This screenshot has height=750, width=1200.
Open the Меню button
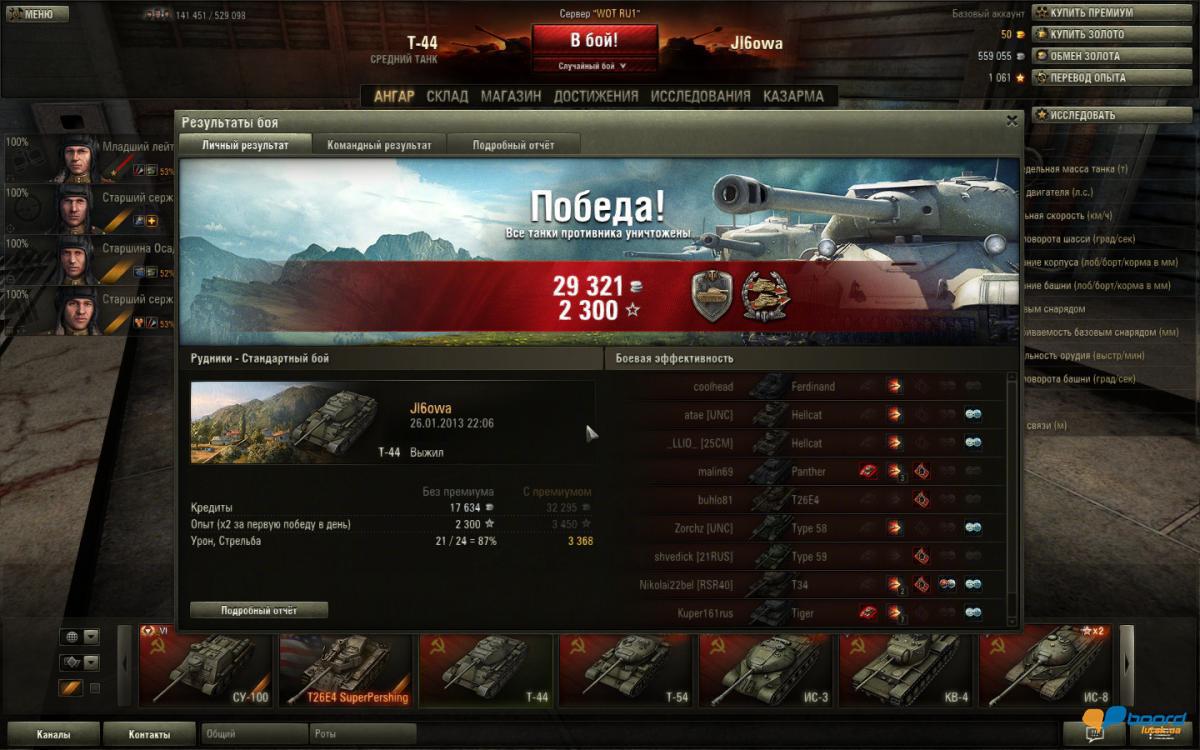coord(37,14)
